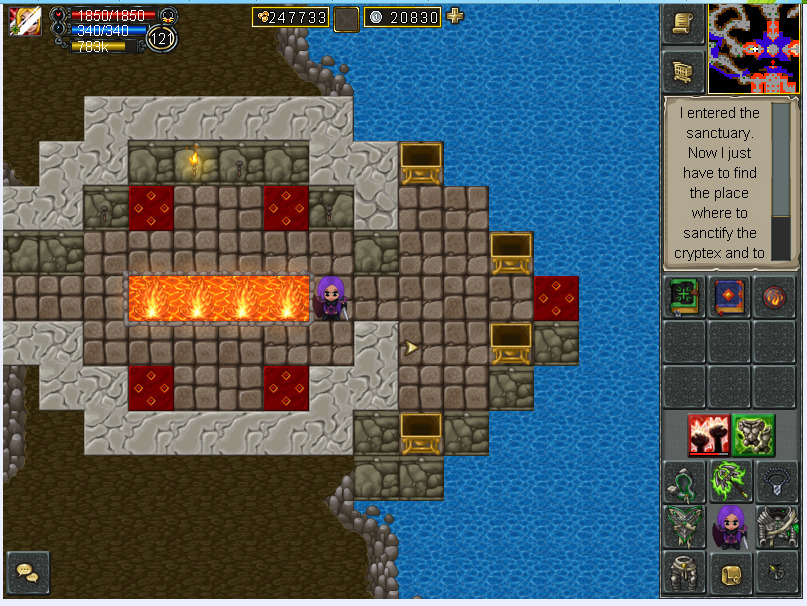The image size is (807, 606).
Task: Open the chat speech bubble button
Action: [x=27, y=572]
